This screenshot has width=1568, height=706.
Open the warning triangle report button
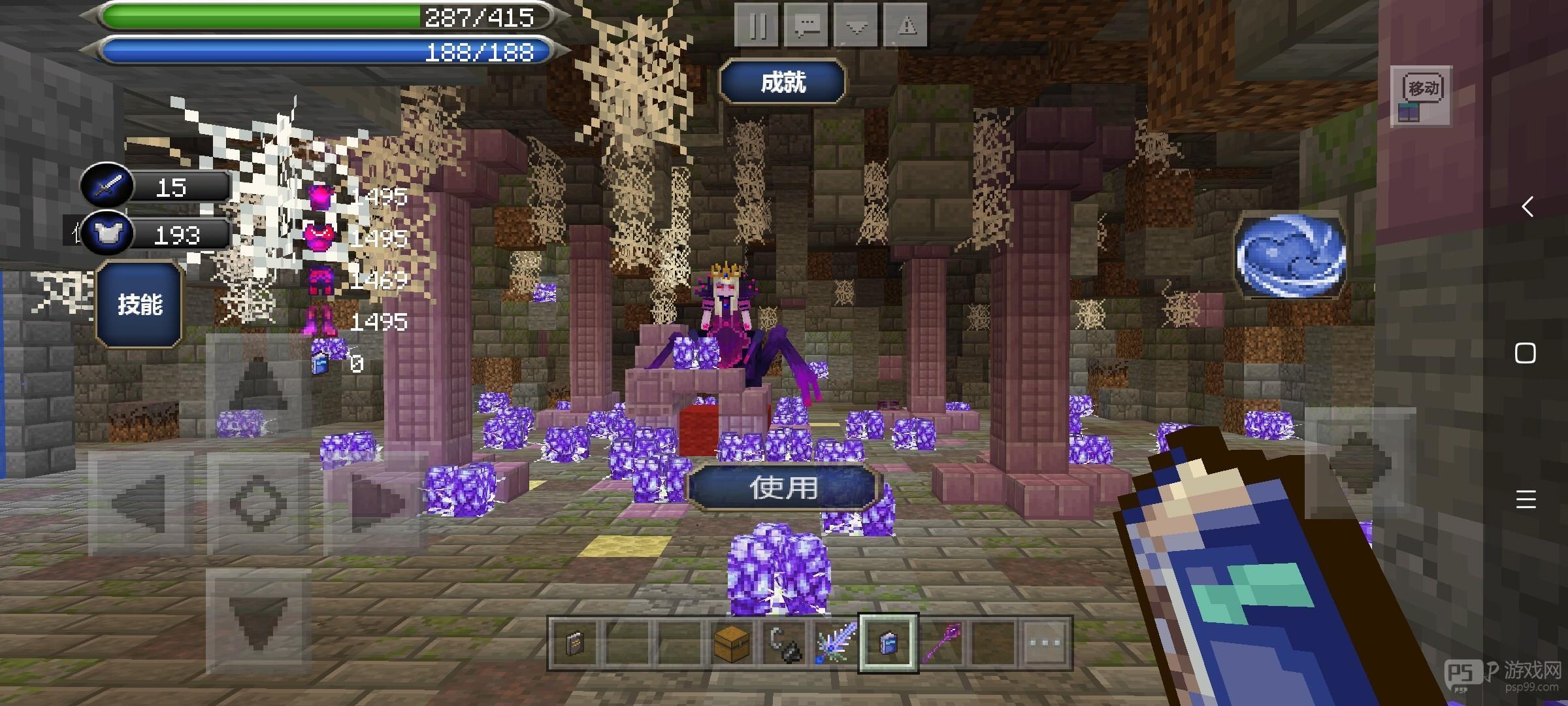coord(906,26)
